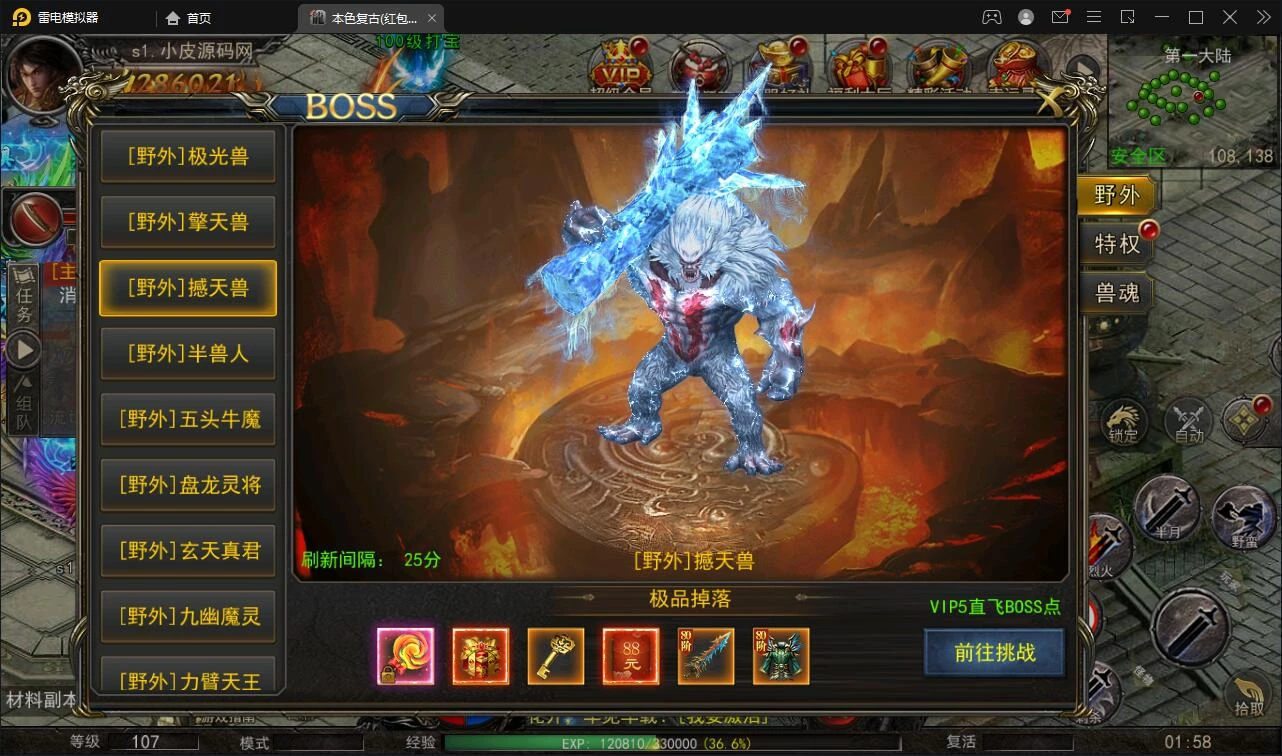View the 88元 loot item drop
The width and height of the screenshot is (1282, 756).
click(630, 656)
